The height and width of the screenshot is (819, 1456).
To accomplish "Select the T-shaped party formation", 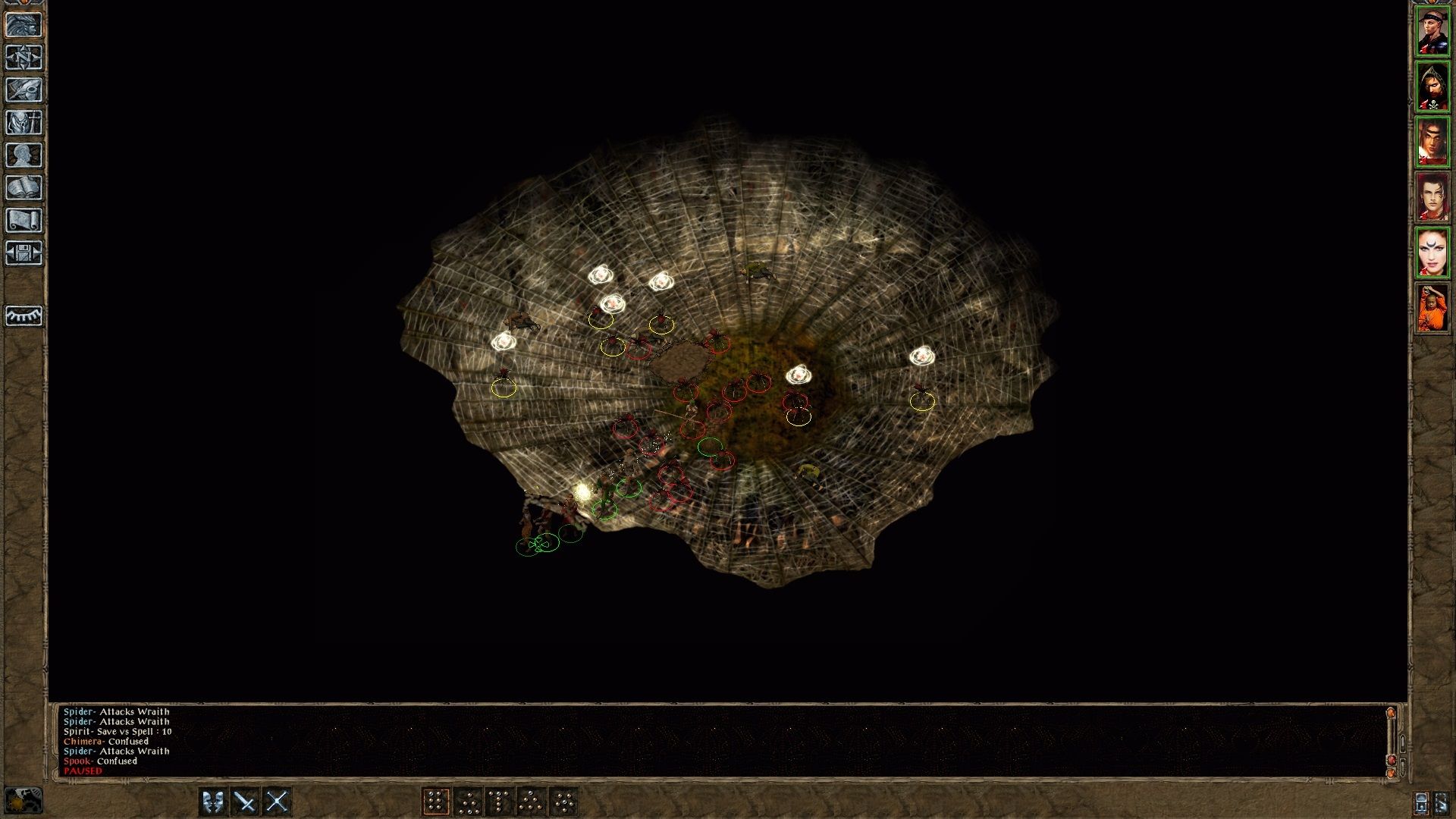I will 499,800.
